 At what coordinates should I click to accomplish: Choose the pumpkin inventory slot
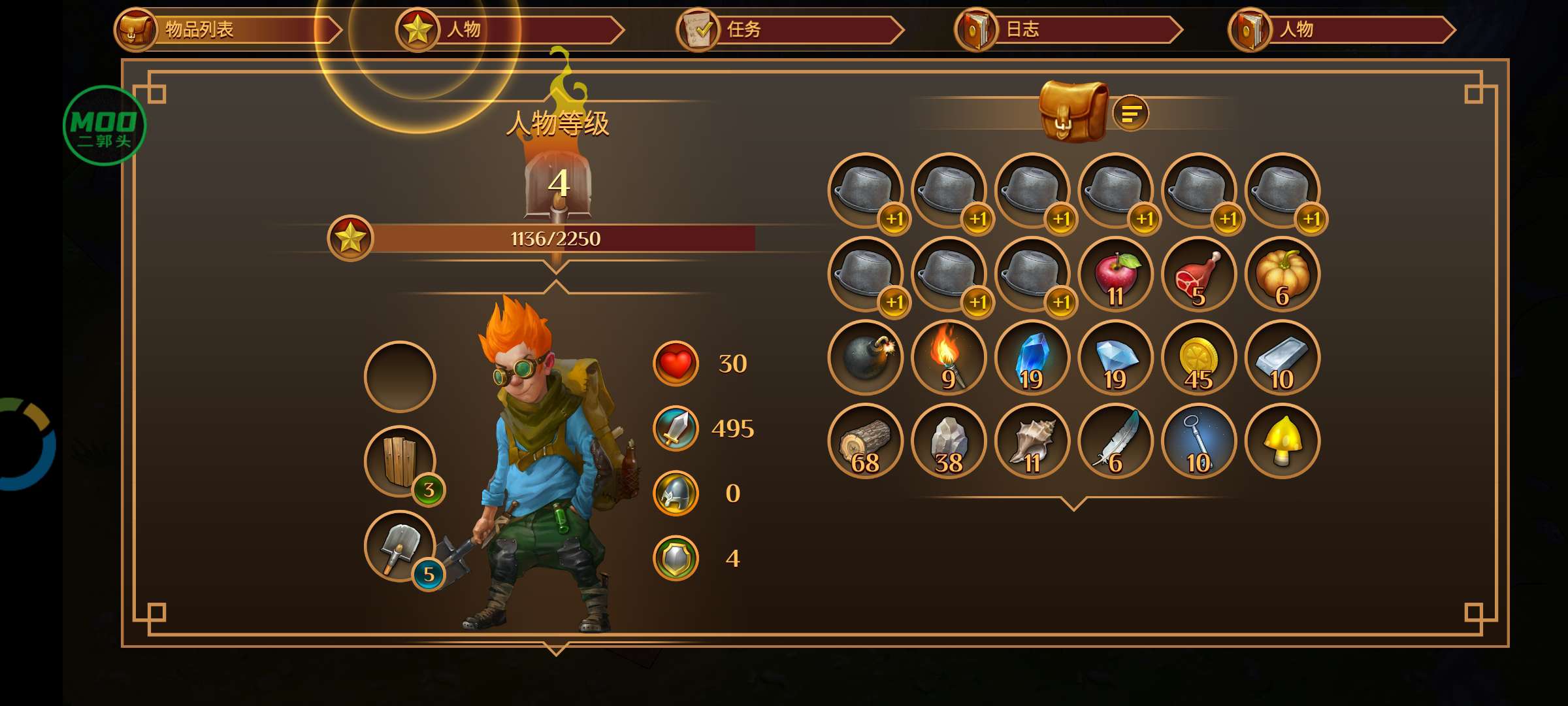pyautogui.click(x=1282, y=275)
